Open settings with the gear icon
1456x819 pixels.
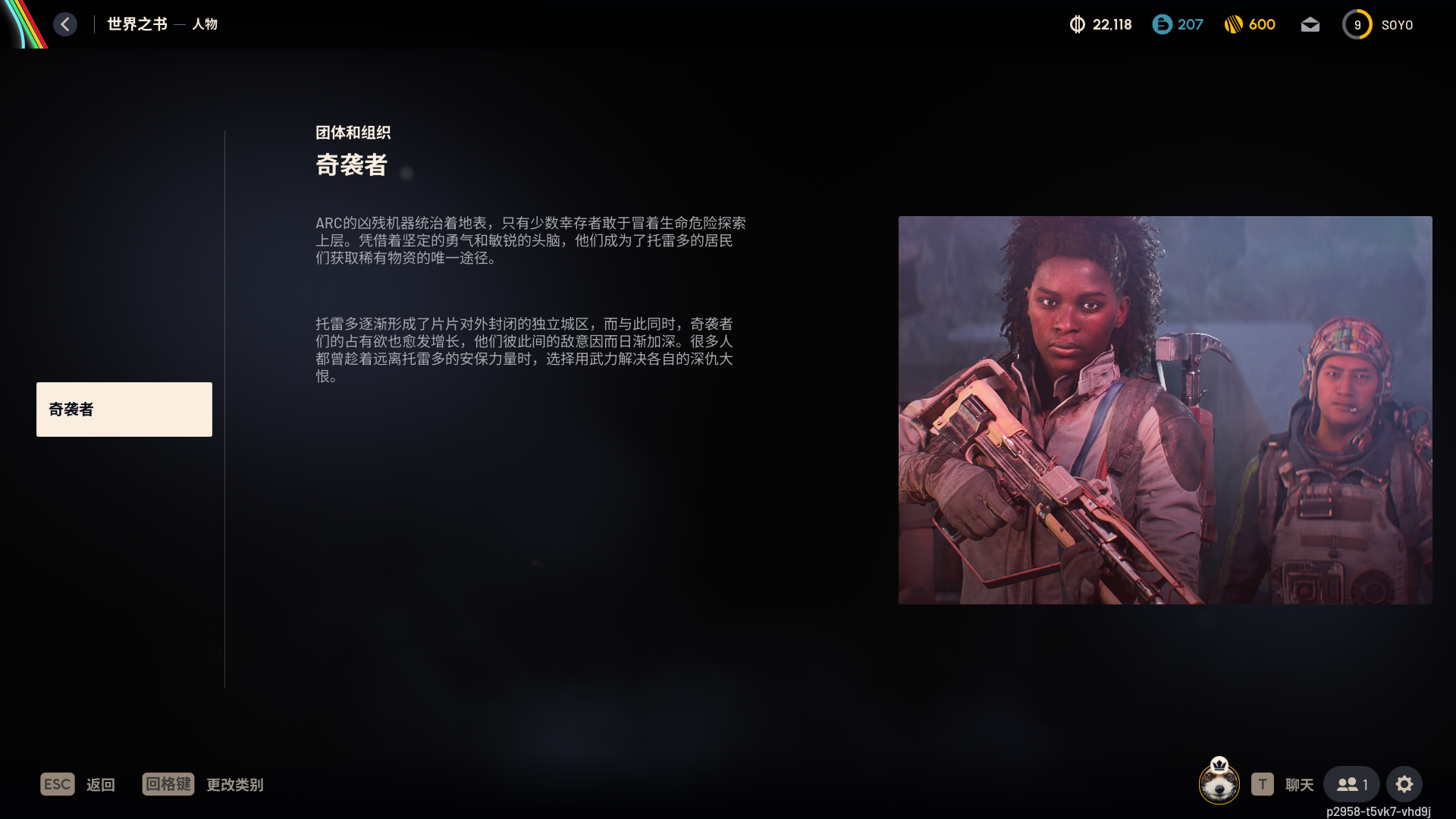[1404, 785]
